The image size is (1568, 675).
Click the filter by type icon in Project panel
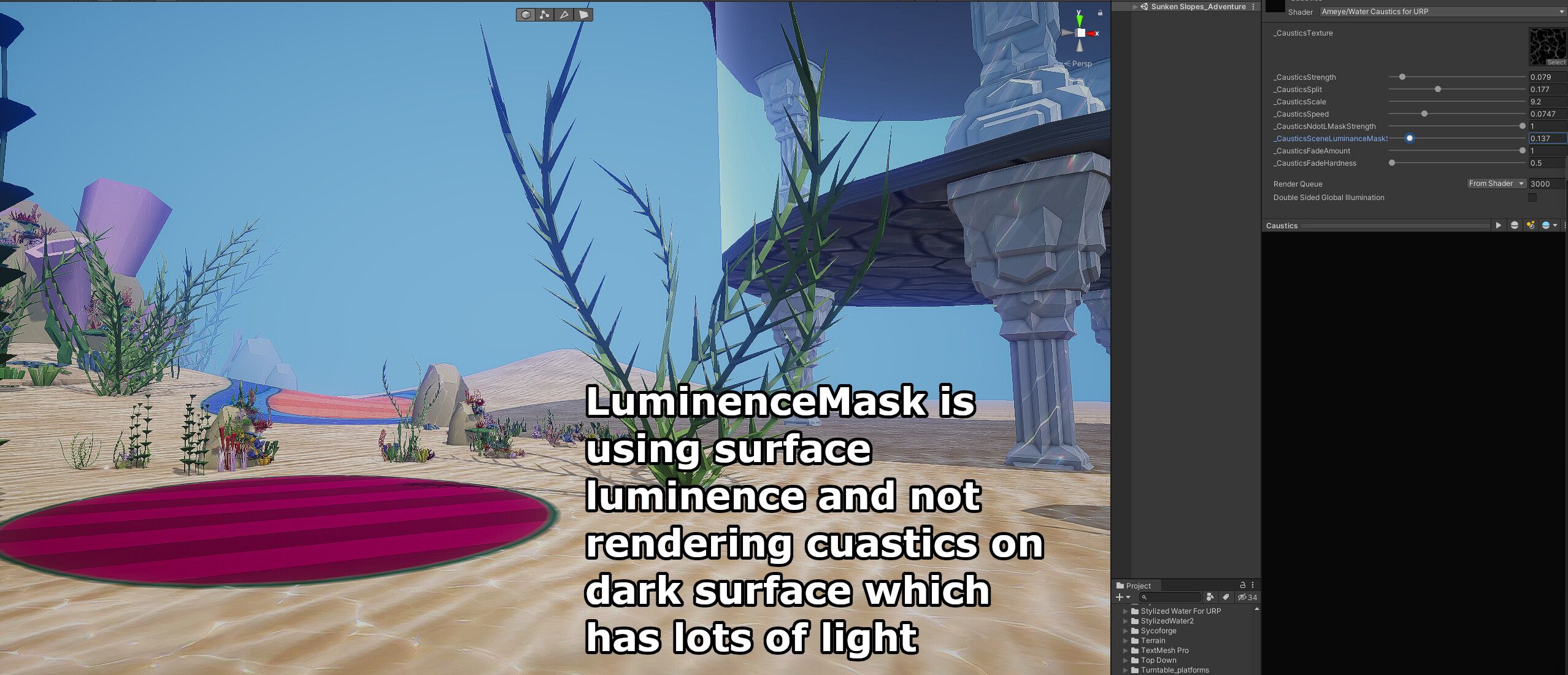(1210, 598)
